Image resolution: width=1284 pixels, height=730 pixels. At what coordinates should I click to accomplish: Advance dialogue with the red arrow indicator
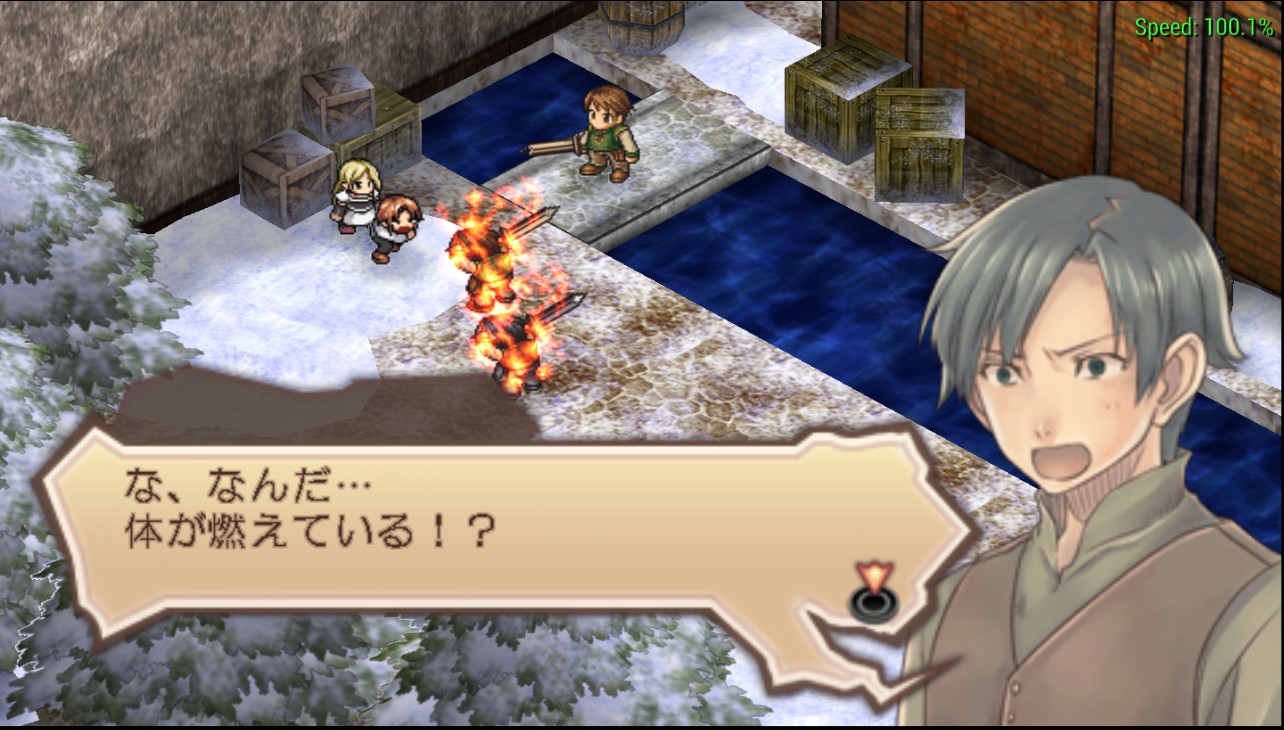[874, 590]
